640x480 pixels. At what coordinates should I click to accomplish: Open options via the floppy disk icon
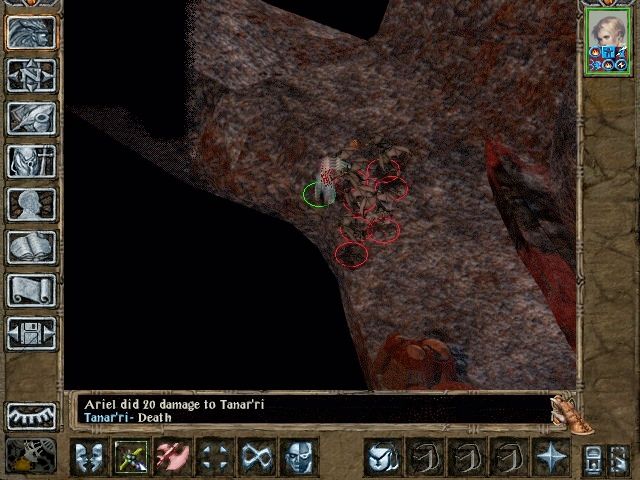pyautogui.click(x=31, y=333)
